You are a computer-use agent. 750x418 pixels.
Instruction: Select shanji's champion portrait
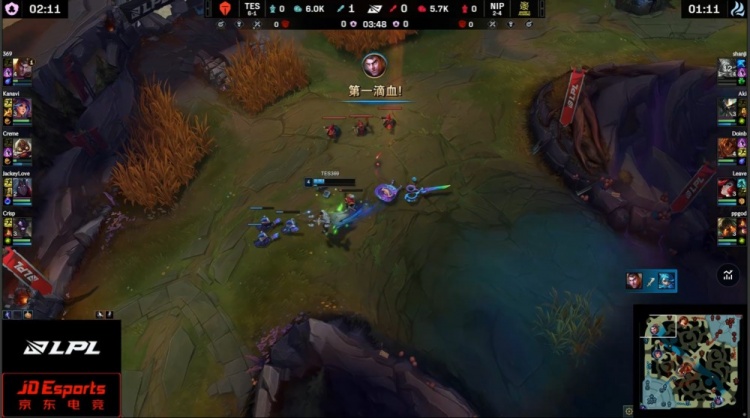(x=727, y=70)
